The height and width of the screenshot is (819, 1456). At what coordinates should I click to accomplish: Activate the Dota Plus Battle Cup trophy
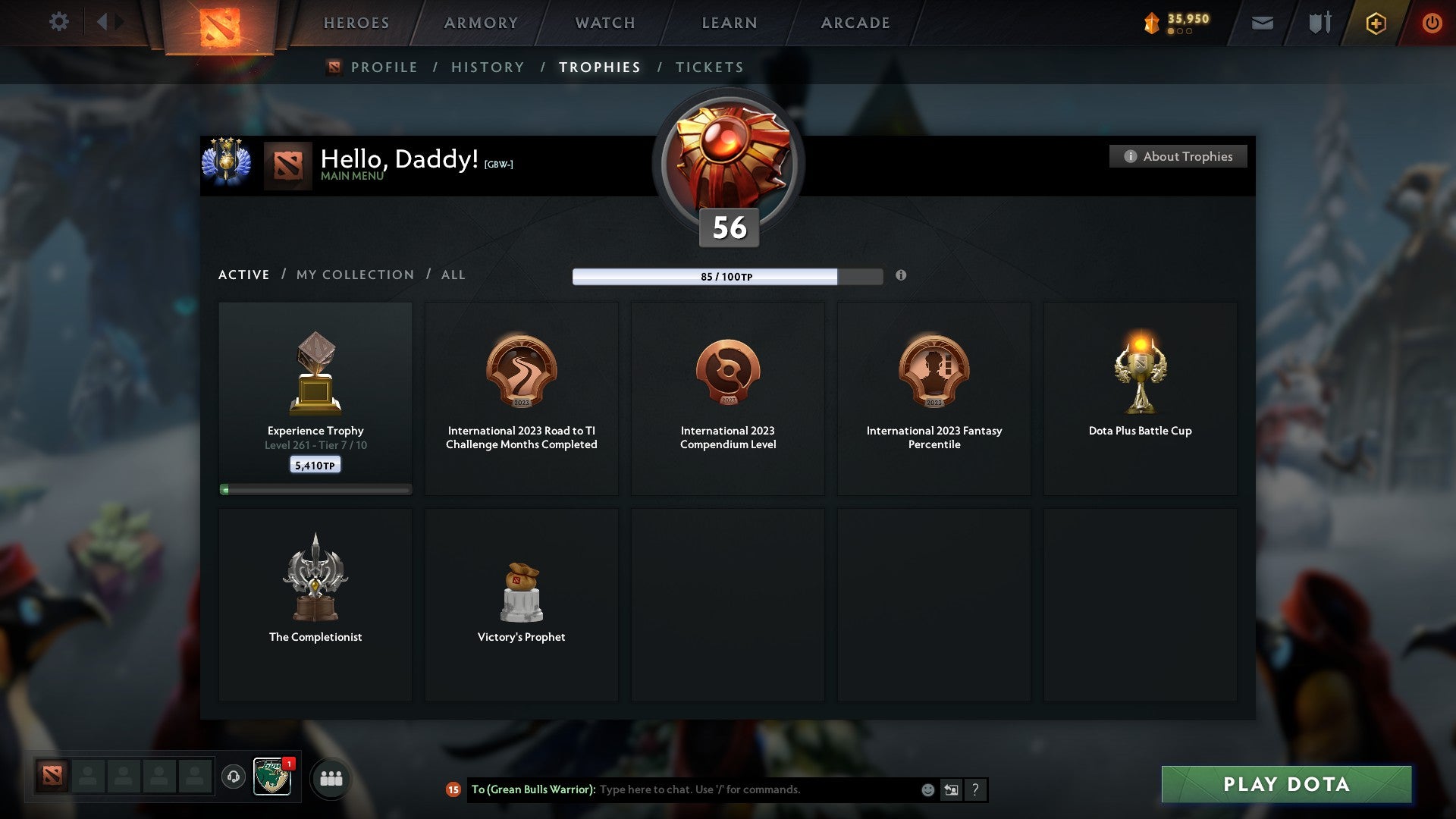(1140, 394)
